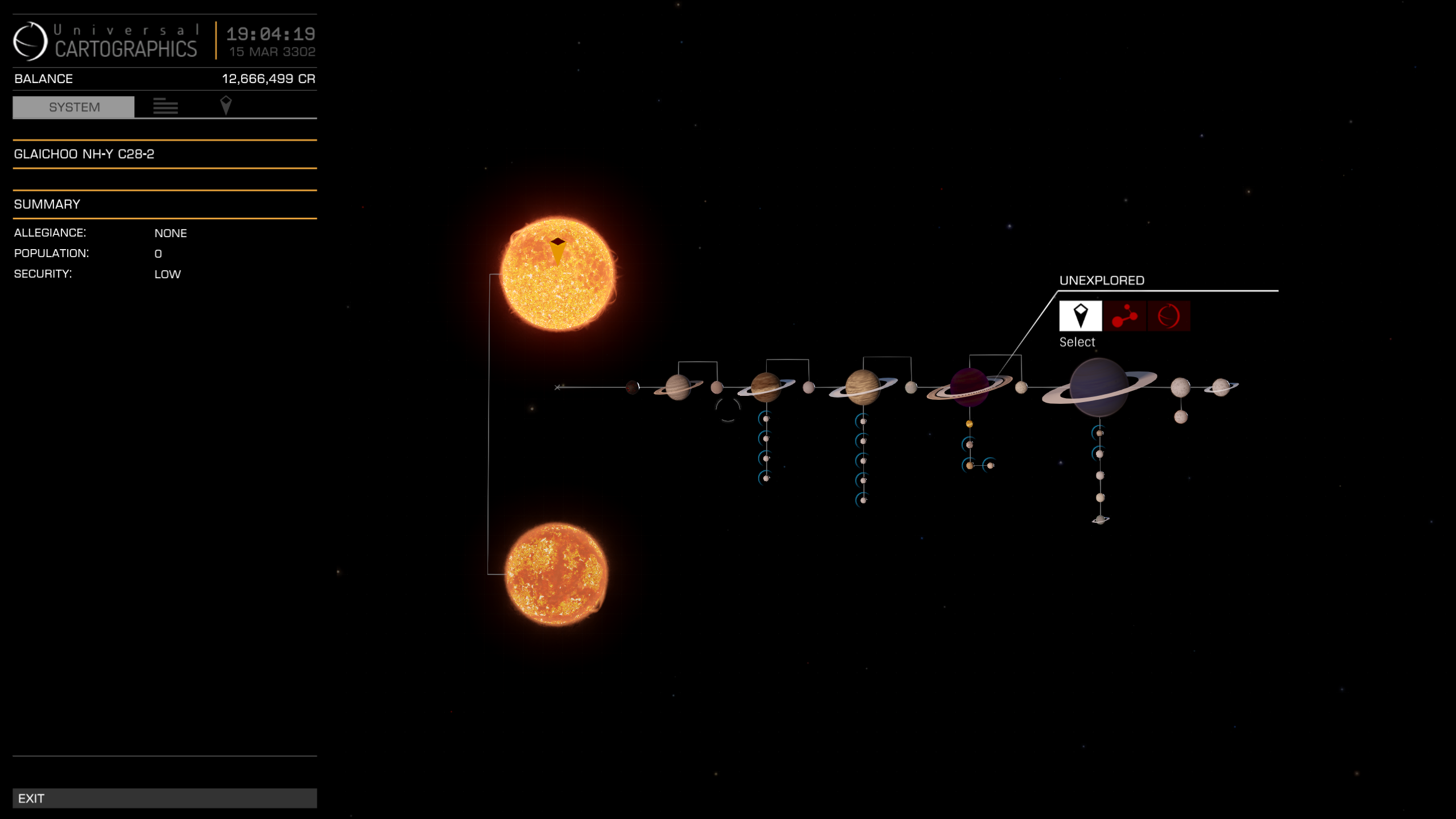The width and height of the screenshot is (1456, 819).
Task: Select the lower orange star
Action: pyautogui.click(x=557, y=574)
